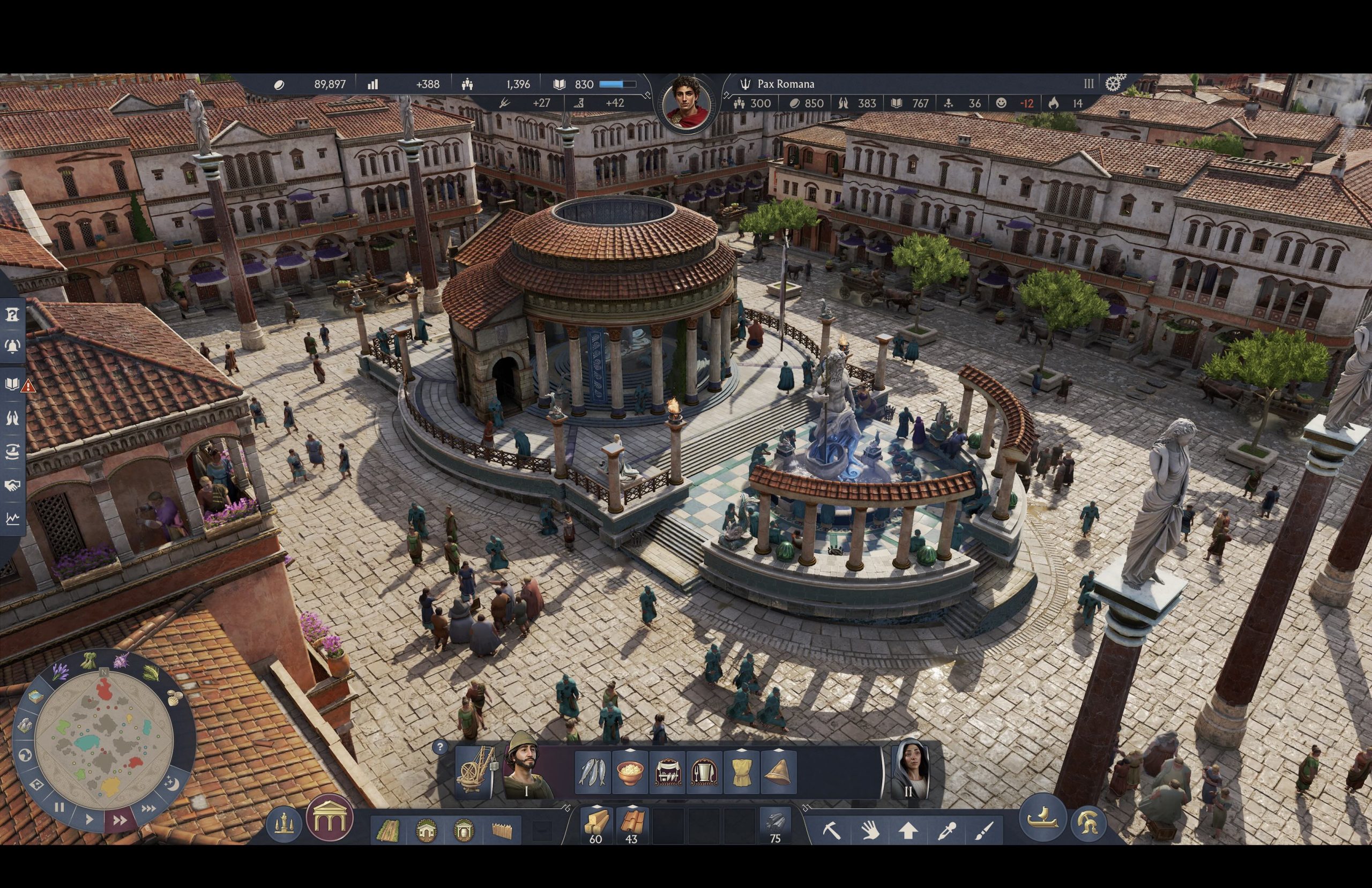Set the triple-arrow fastest game speed

pyautogui.click(x=148, y=809)
